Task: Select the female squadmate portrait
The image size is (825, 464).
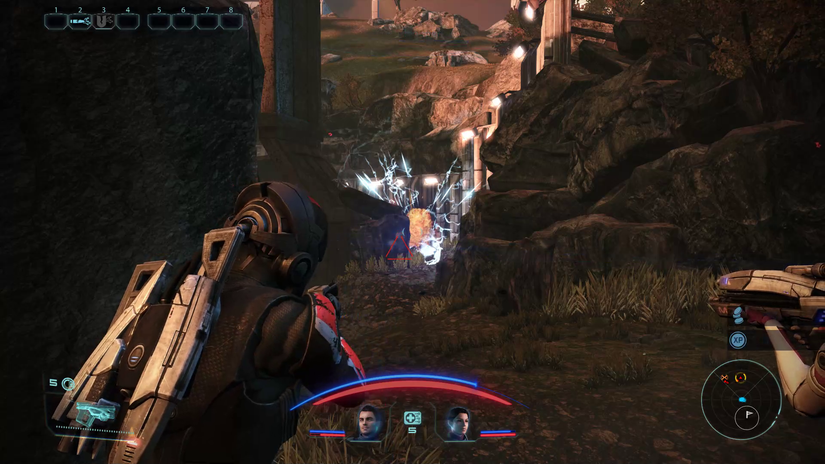Action: (458, 423)
